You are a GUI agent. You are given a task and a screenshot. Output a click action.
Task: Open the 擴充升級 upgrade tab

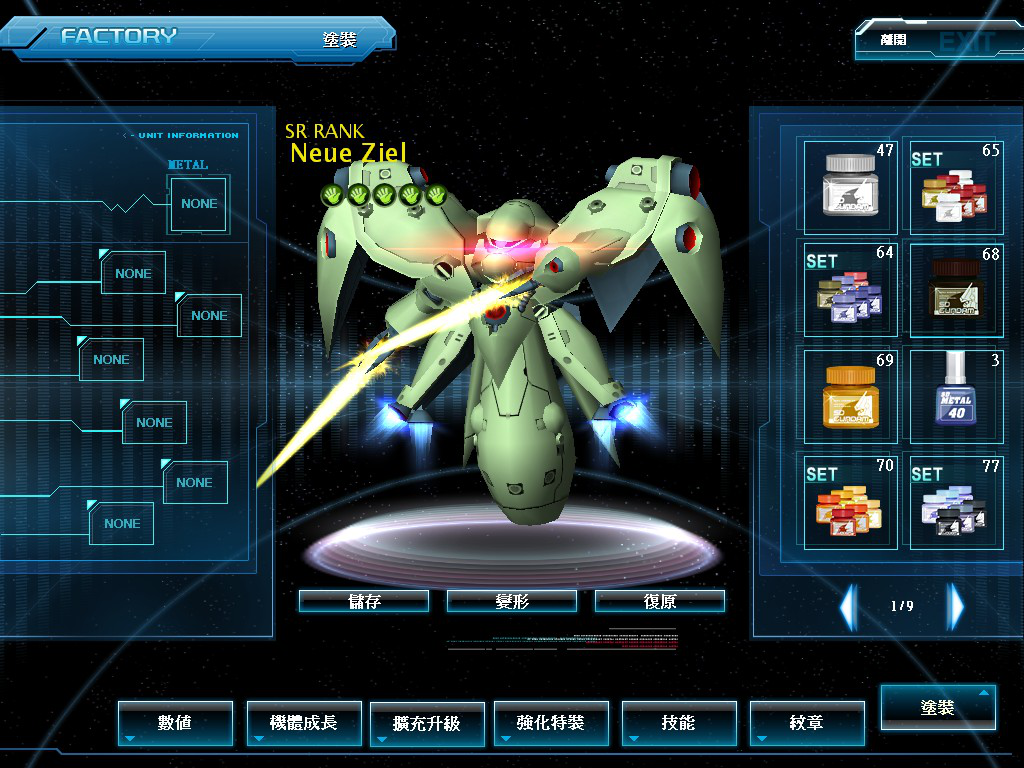click(x=427, y=722)
